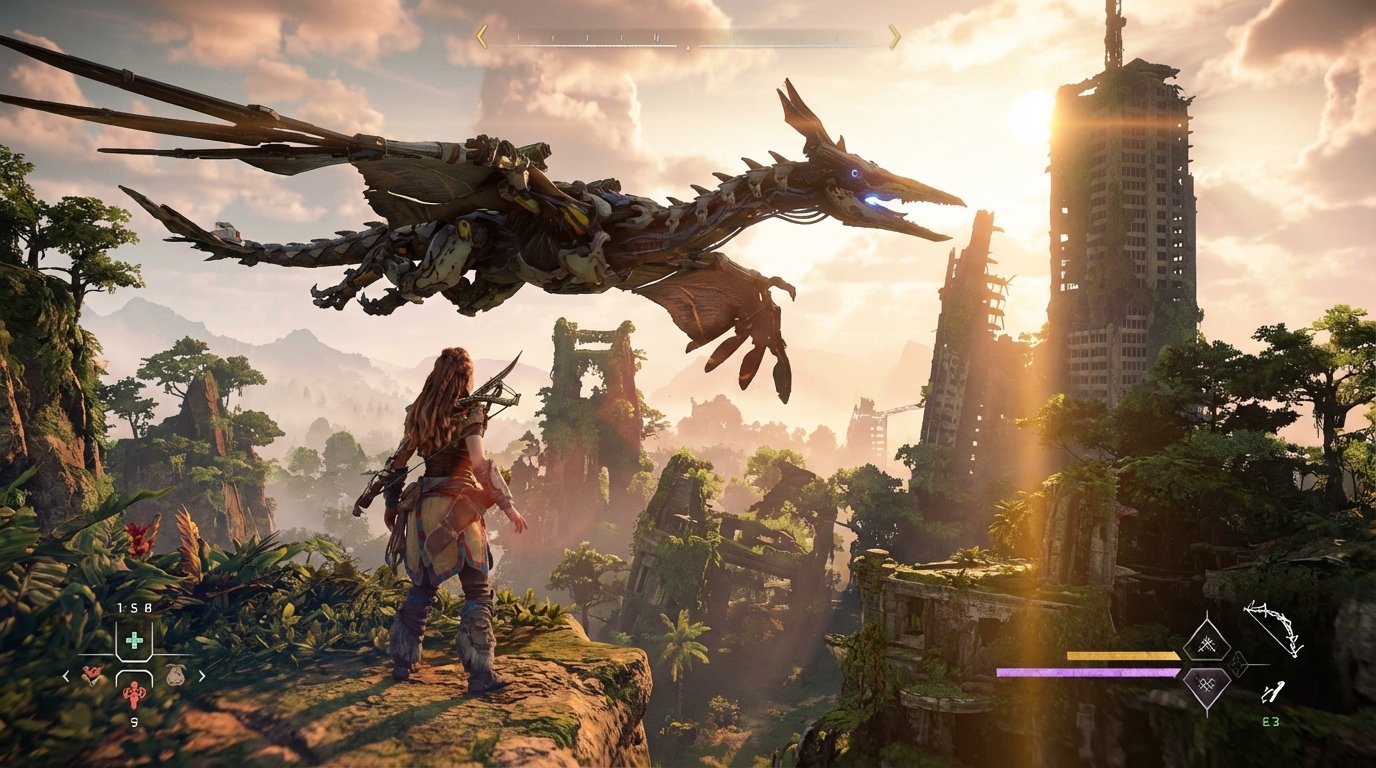This screenshot has width=1376, height=768.
Task: Click the left arrow to cycle potions
Action: 66,675
